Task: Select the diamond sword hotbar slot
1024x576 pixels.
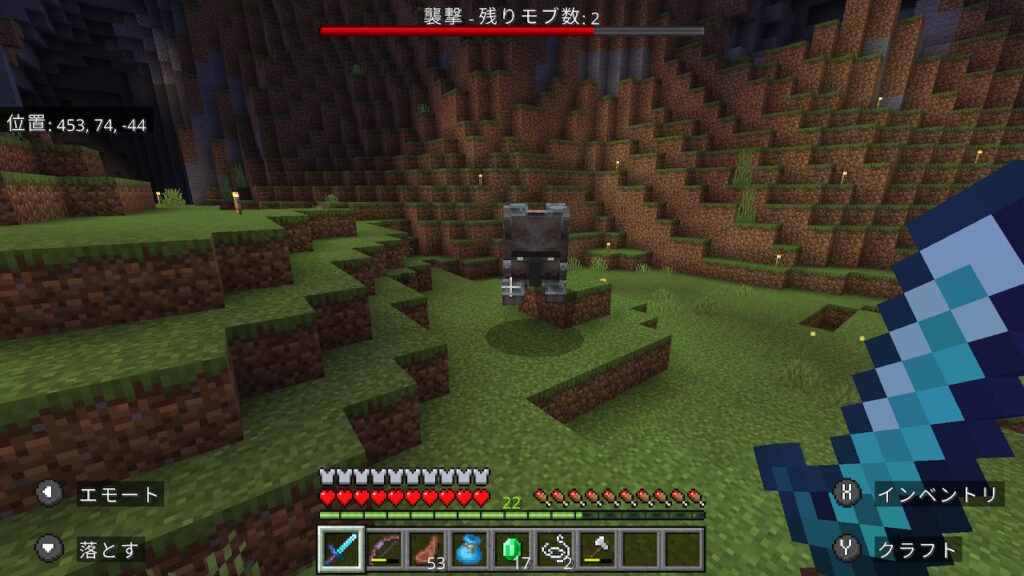Action: click(341, 549)
